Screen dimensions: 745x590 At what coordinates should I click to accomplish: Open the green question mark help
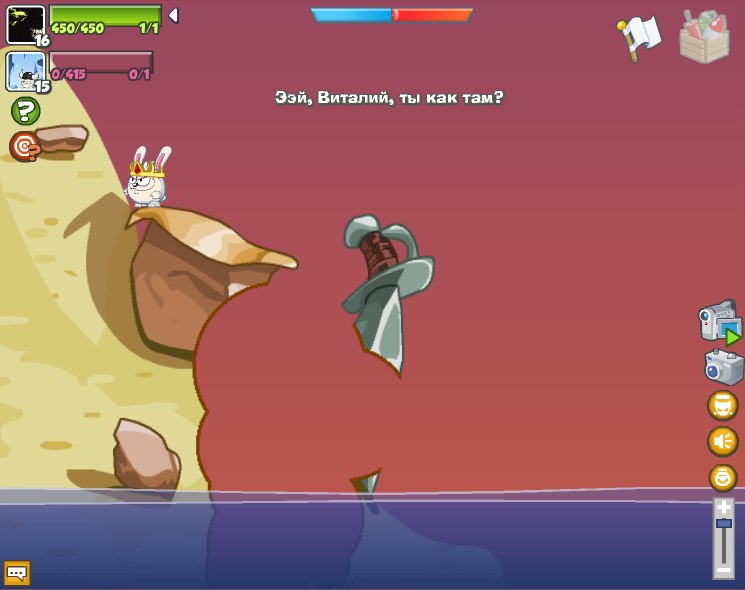(25, 111)
